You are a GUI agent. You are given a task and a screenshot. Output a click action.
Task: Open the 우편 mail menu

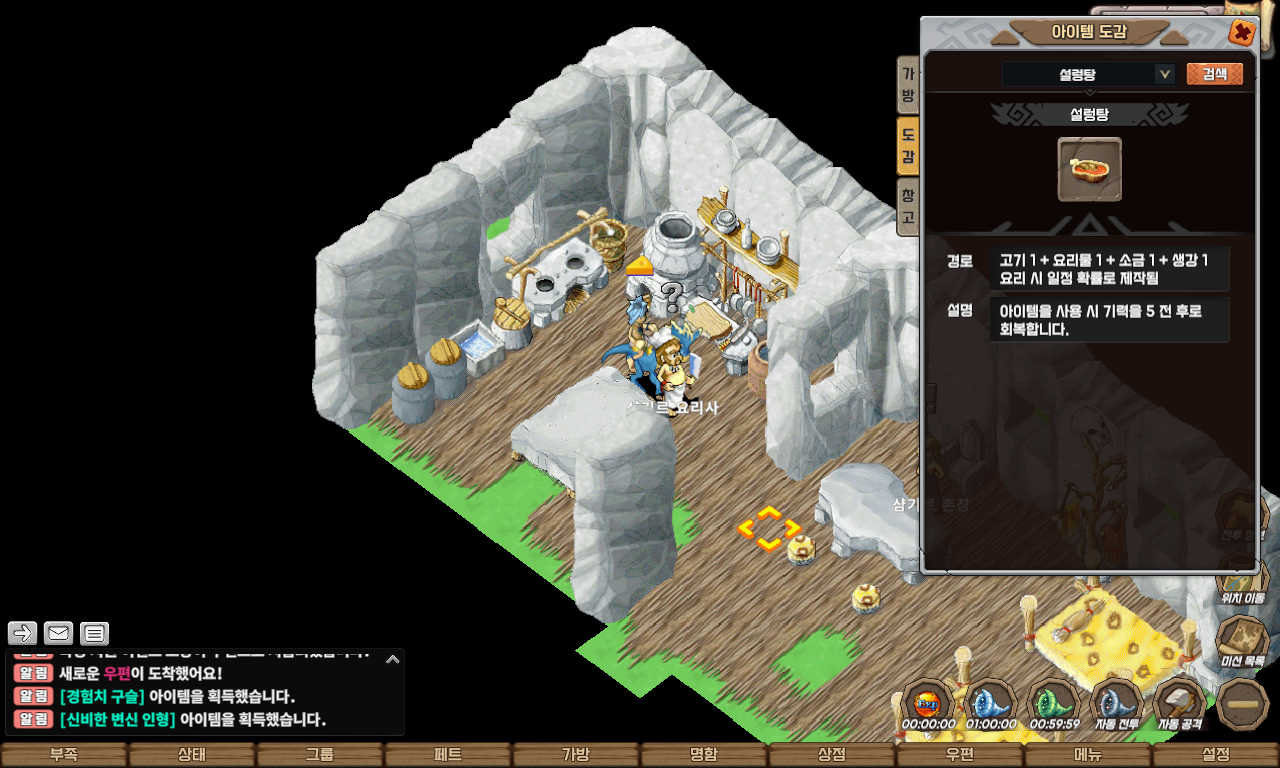(960, 755)
